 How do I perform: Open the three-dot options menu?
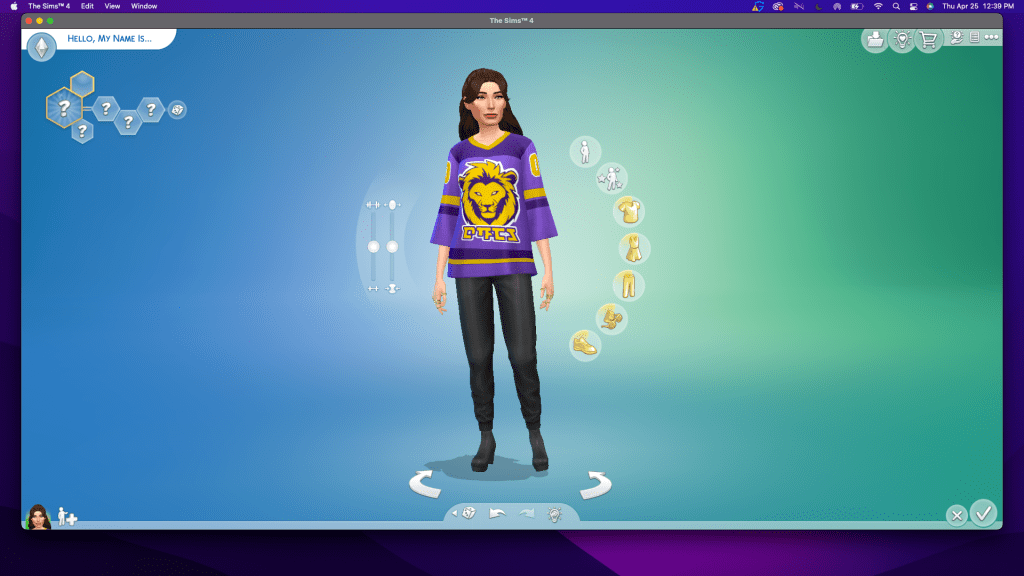click(991, 38)
